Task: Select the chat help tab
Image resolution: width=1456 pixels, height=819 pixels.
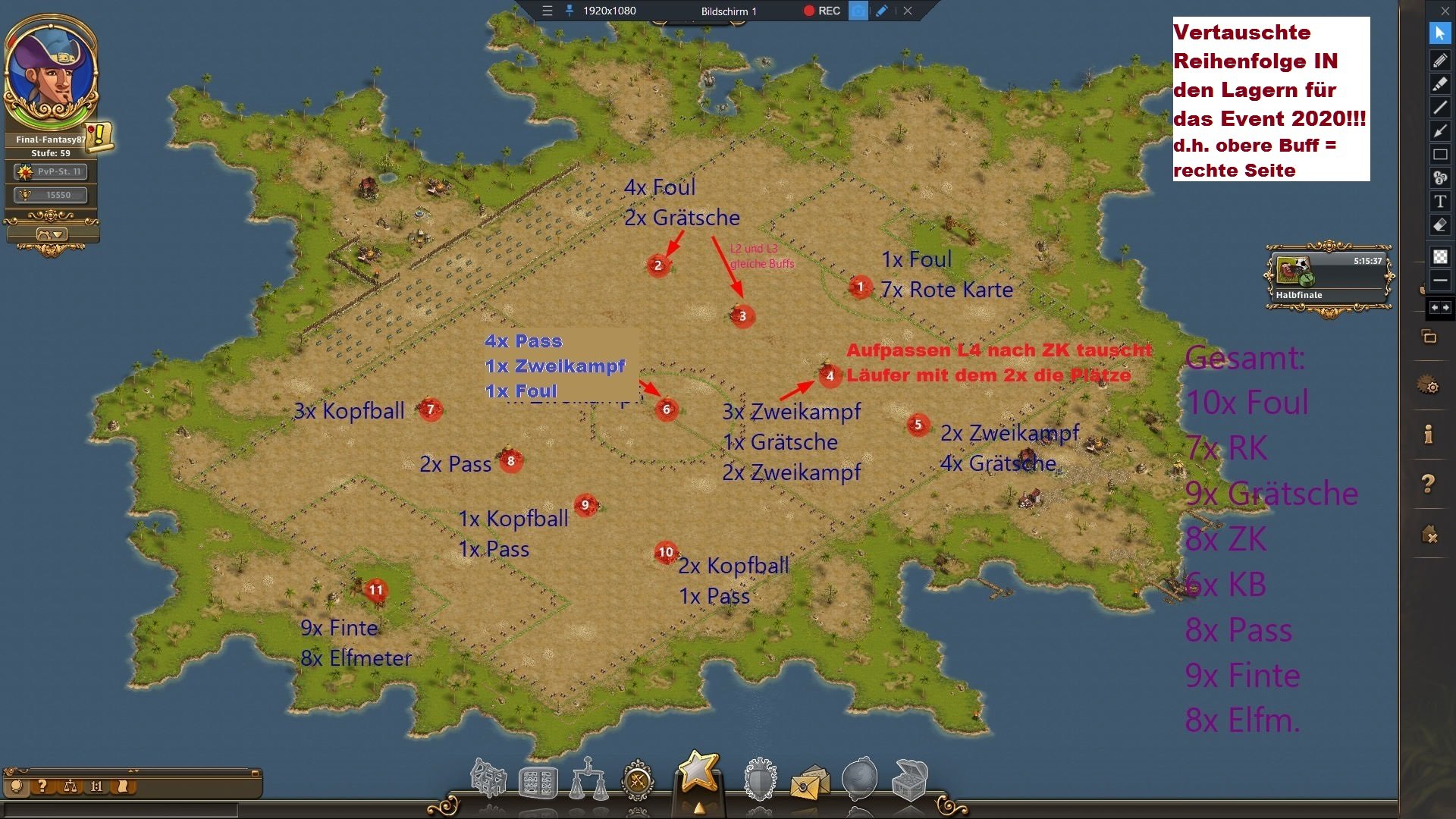Action: [x=42, y=786]
